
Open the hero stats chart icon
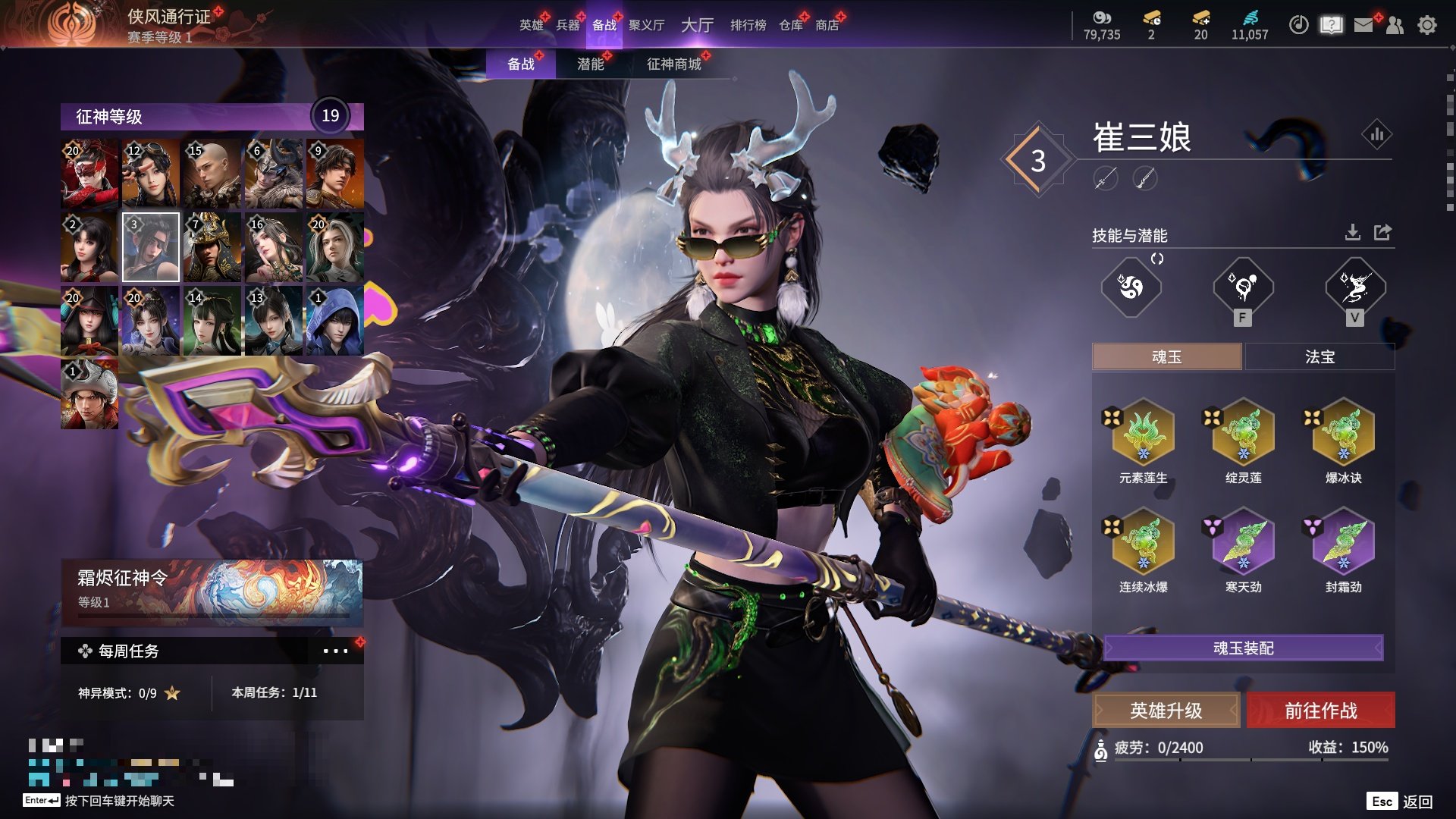point(1376,135)
